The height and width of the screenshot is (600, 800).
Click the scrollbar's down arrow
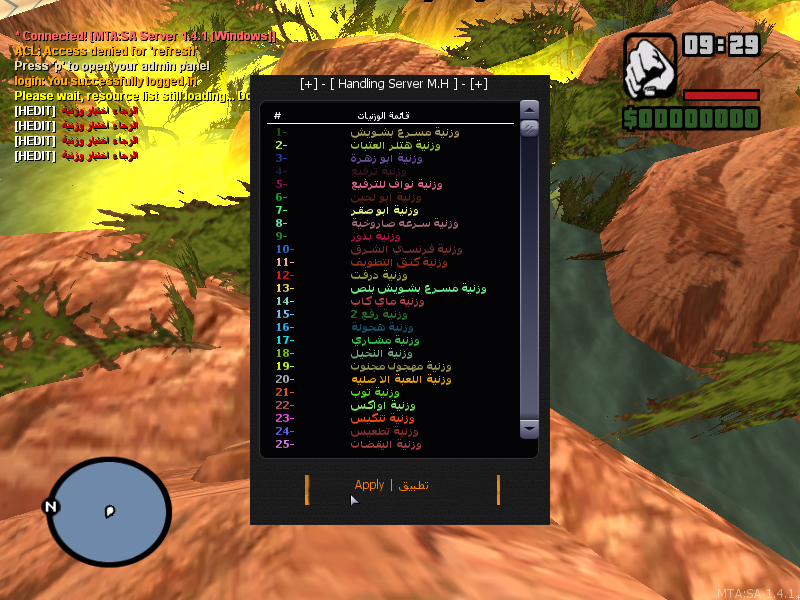tap(530, 428)
